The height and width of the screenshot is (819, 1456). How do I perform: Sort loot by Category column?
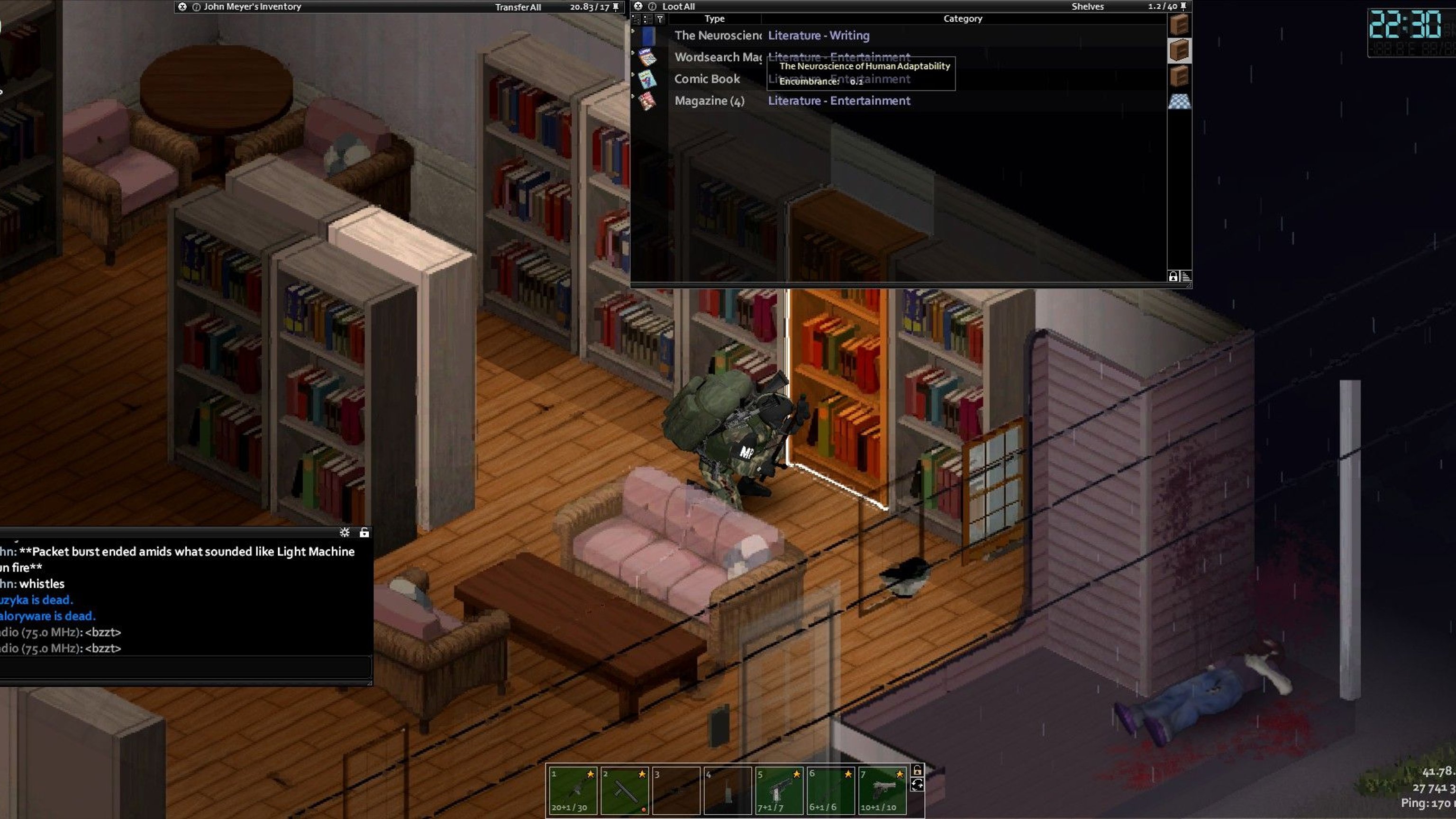point(963,18)
